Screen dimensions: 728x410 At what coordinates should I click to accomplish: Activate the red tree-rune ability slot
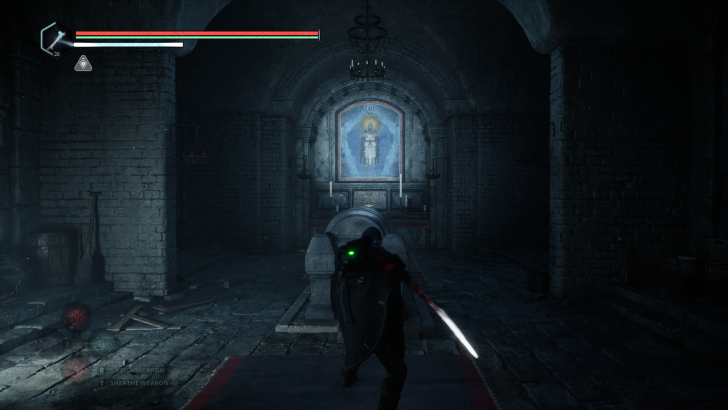click(x=77, y=318)
